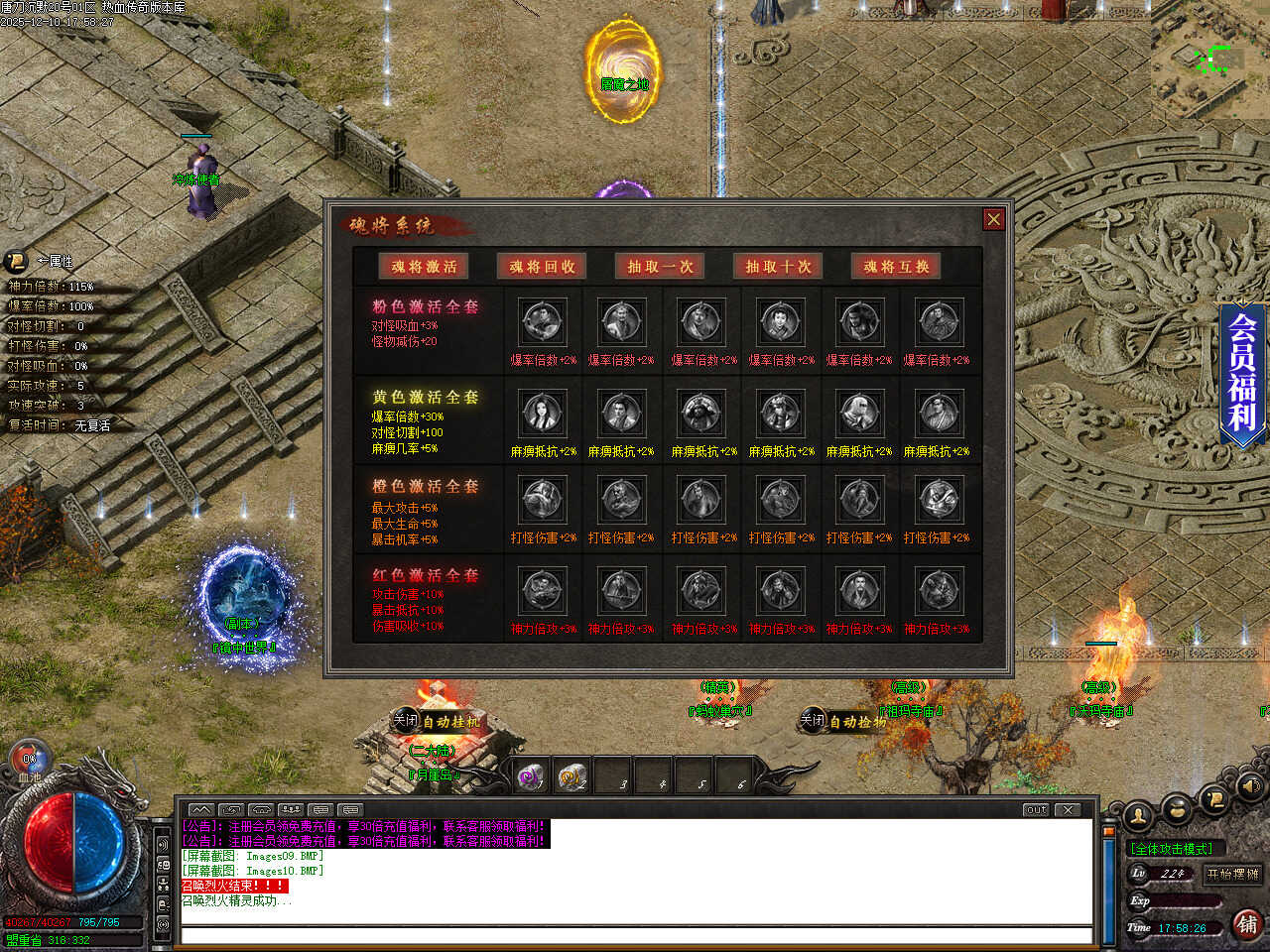Image resolution: width=1270 pixels, height=952 pixels.
Task: Click the chat panel OUT button
Action: click(x=1036, y=809)
